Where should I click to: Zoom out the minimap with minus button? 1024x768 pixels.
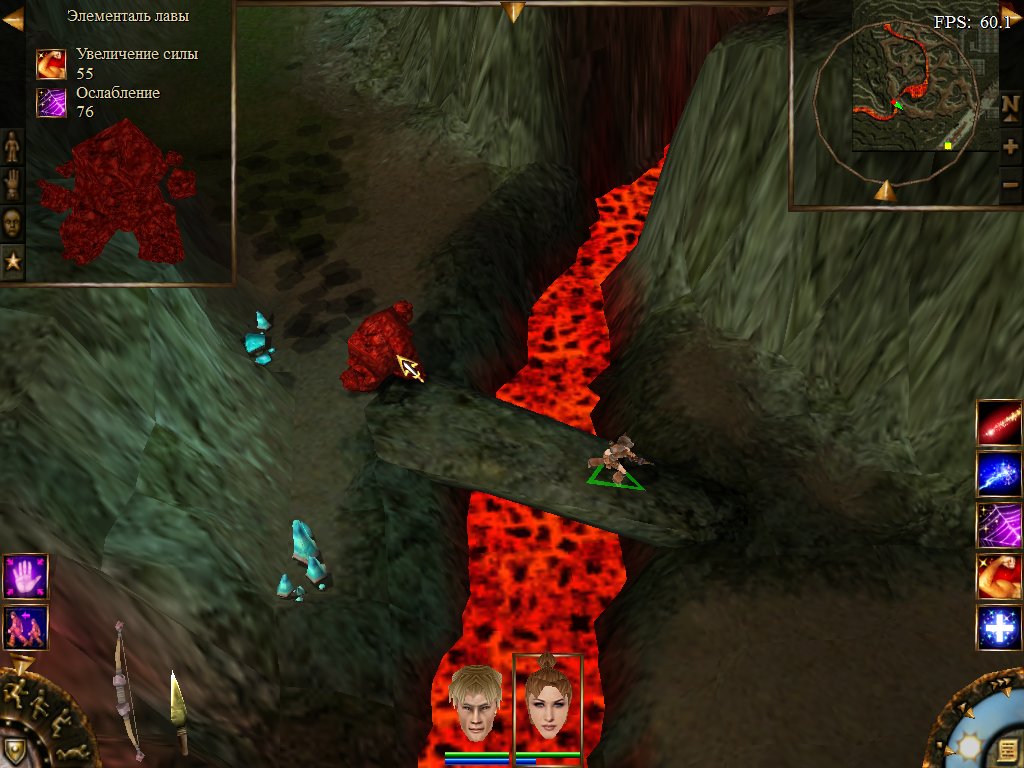pyautogui.click(x=1010, y=185)
